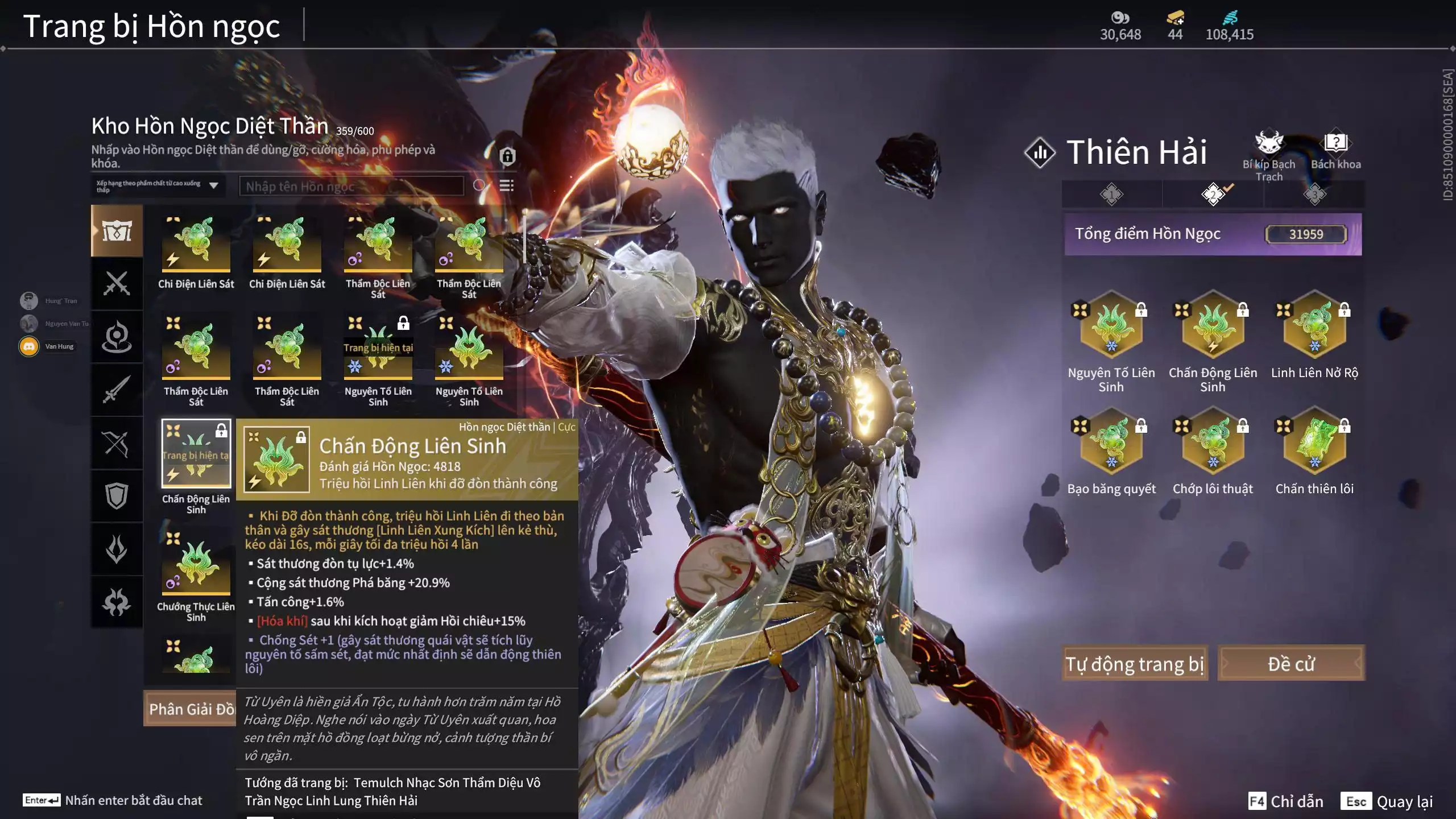Select equipped Chớp lôi thuật soul jade

[1212, 443]
